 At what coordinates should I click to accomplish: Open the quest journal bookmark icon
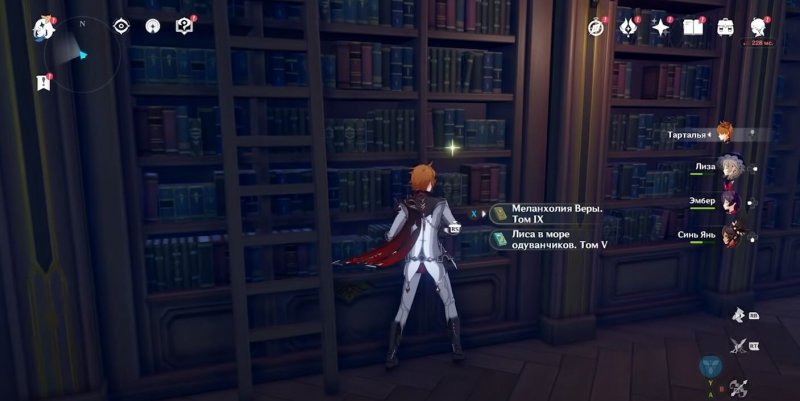pyautogui.click(x=43, y=81)
